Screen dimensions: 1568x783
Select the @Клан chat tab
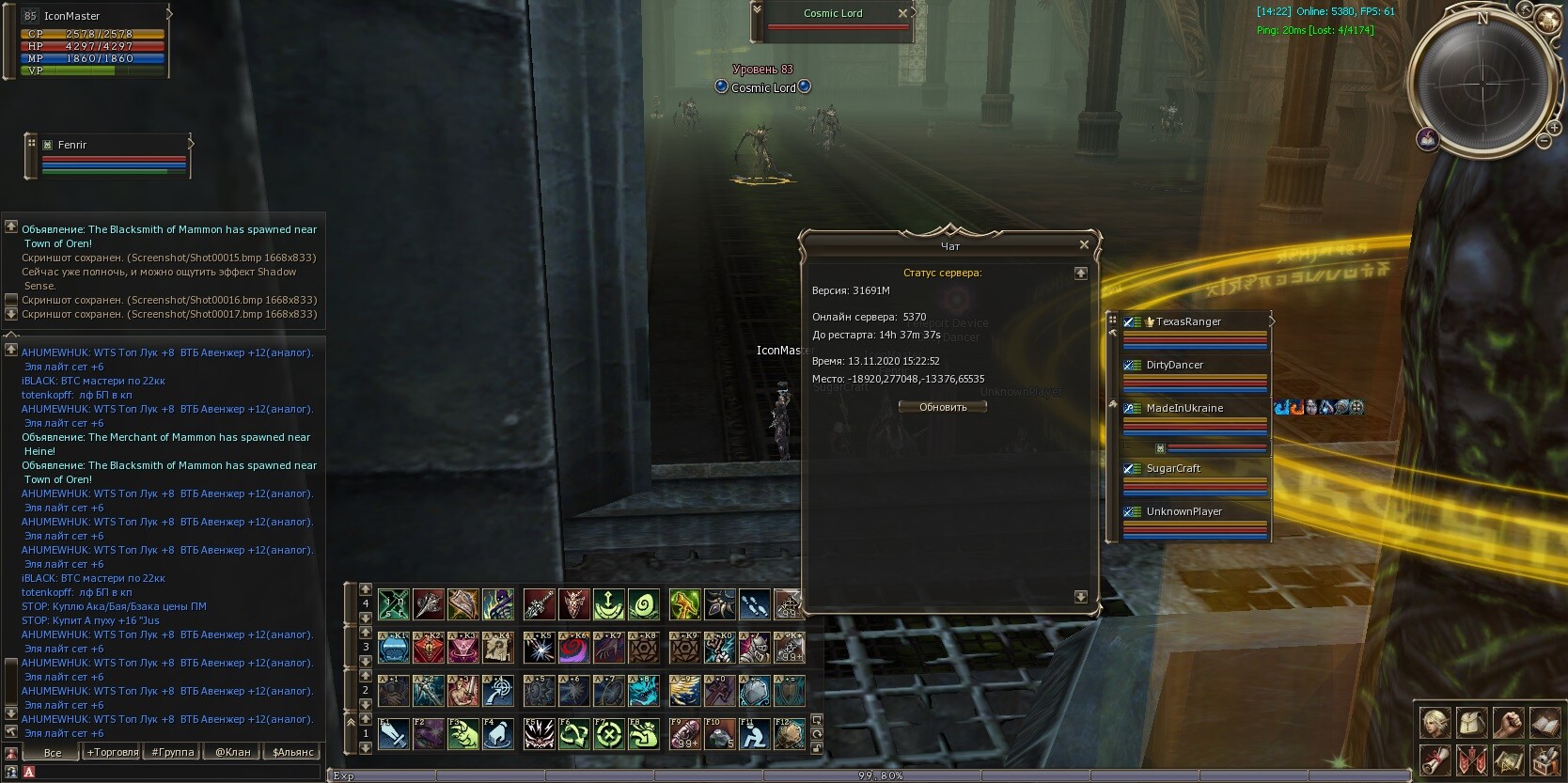tap(232, 752)
